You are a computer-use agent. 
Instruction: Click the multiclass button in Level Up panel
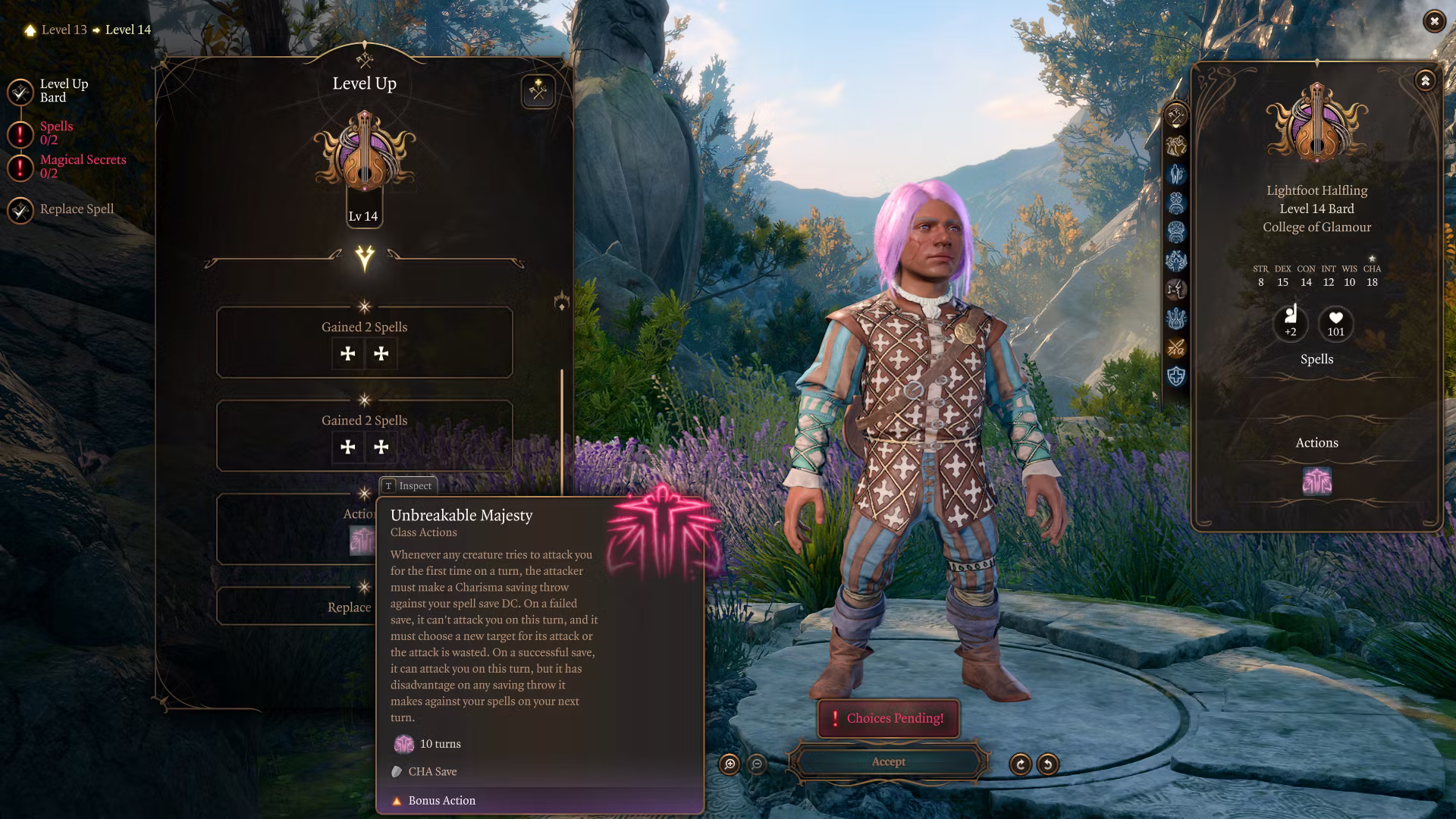tap(538, 92)
